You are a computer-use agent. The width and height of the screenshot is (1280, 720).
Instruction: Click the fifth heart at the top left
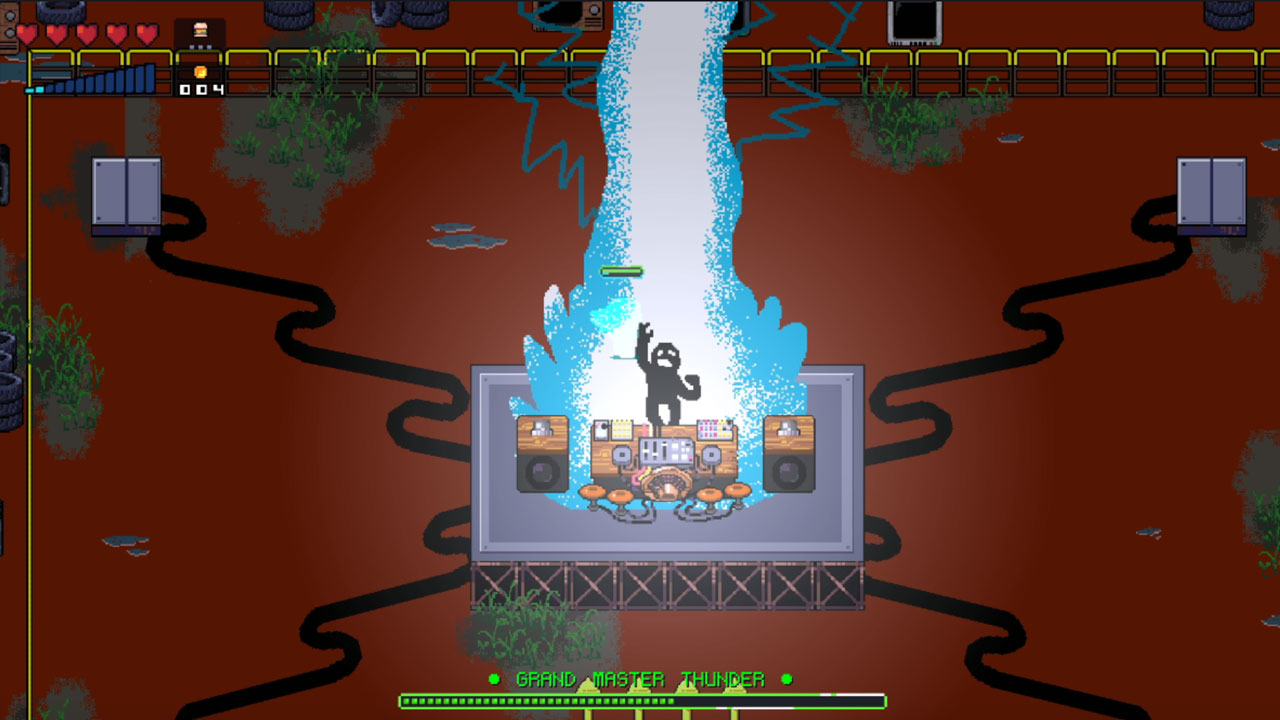coord(146,33)
